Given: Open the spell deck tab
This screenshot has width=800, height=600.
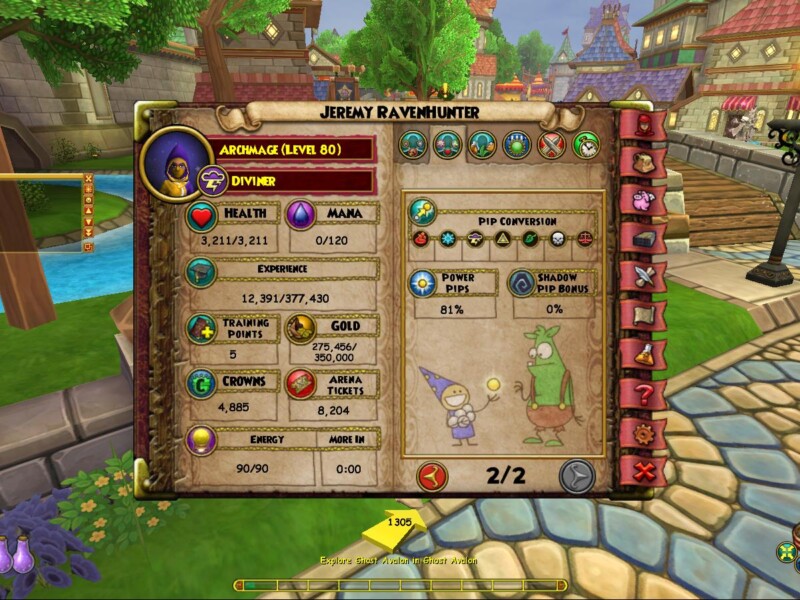Looking at the screenshot, I should pyautogui.click(x=642, y=237).
